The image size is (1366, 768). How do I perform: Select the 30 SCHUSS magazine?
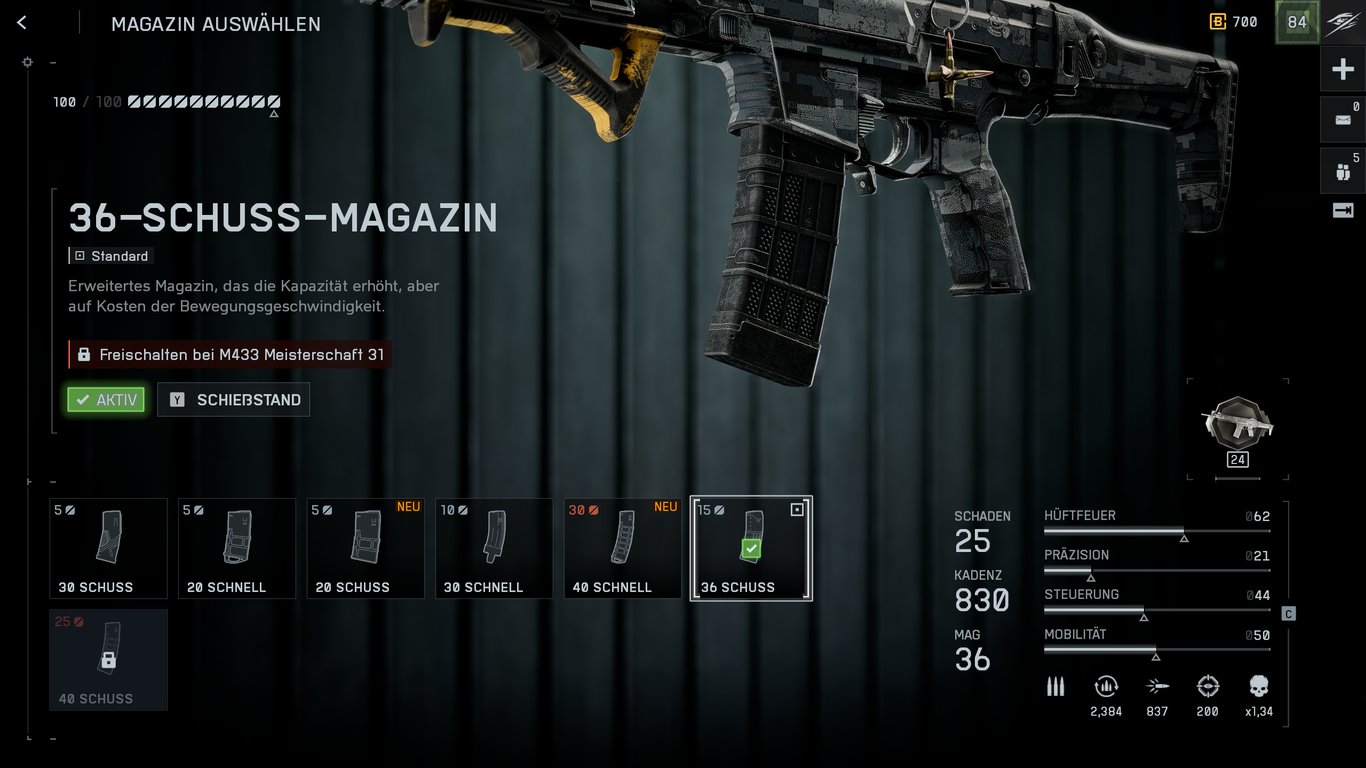(x=108, y=548)
